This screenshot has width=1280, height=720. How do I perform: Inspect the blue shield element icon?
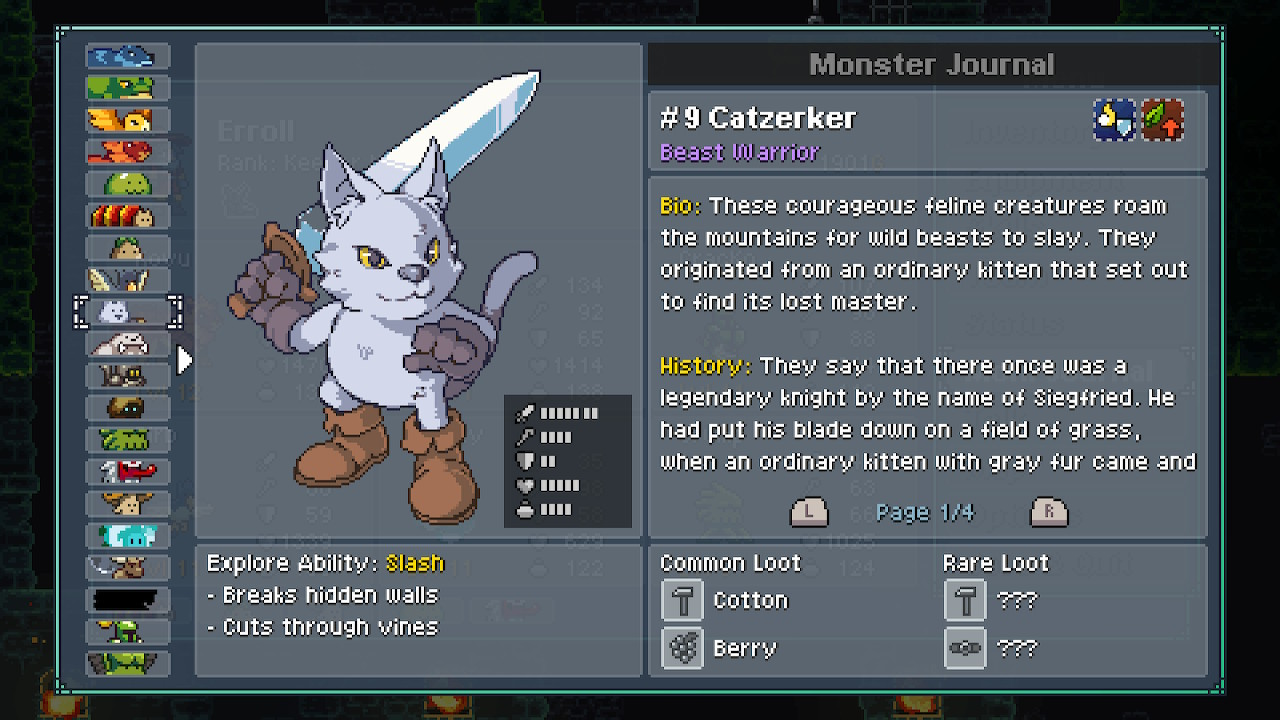pyautogui.click(x=1114, y=120)
